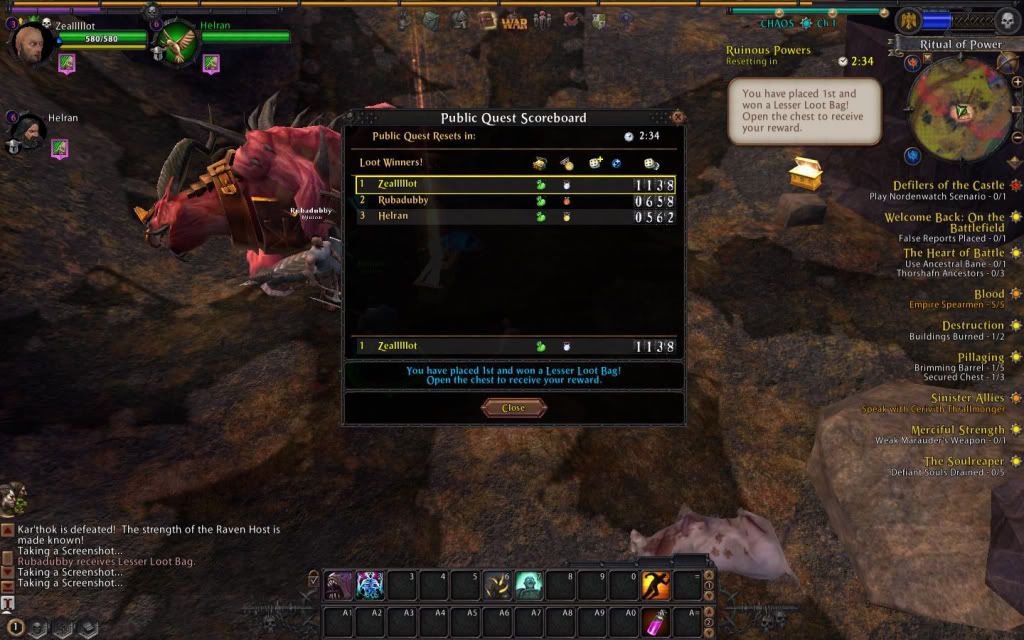Open The Heart of Battle quest entry

(x=954, y=253)
